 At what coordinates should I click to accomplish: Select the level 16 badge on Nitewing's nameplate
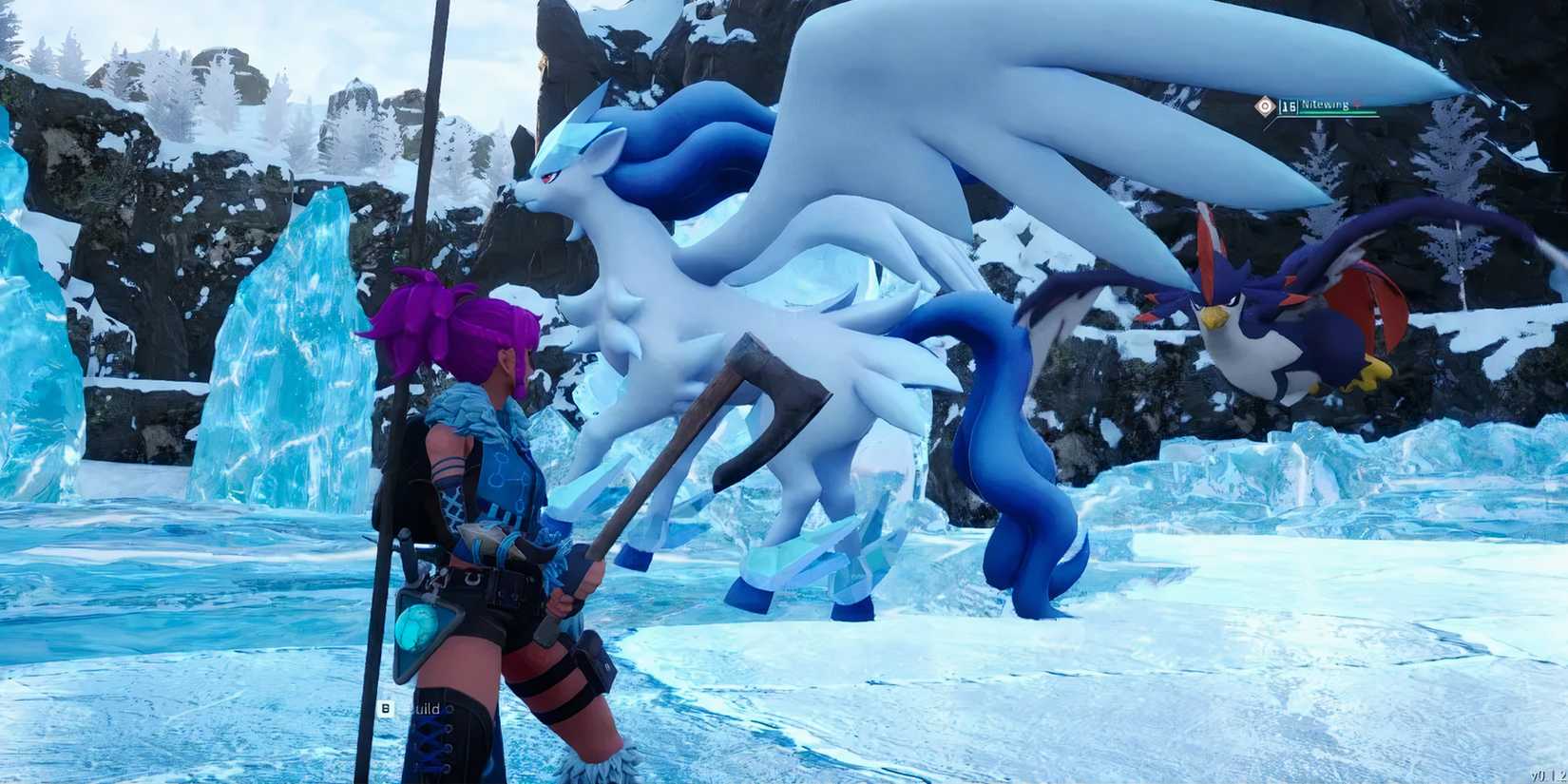point(1289,105)
